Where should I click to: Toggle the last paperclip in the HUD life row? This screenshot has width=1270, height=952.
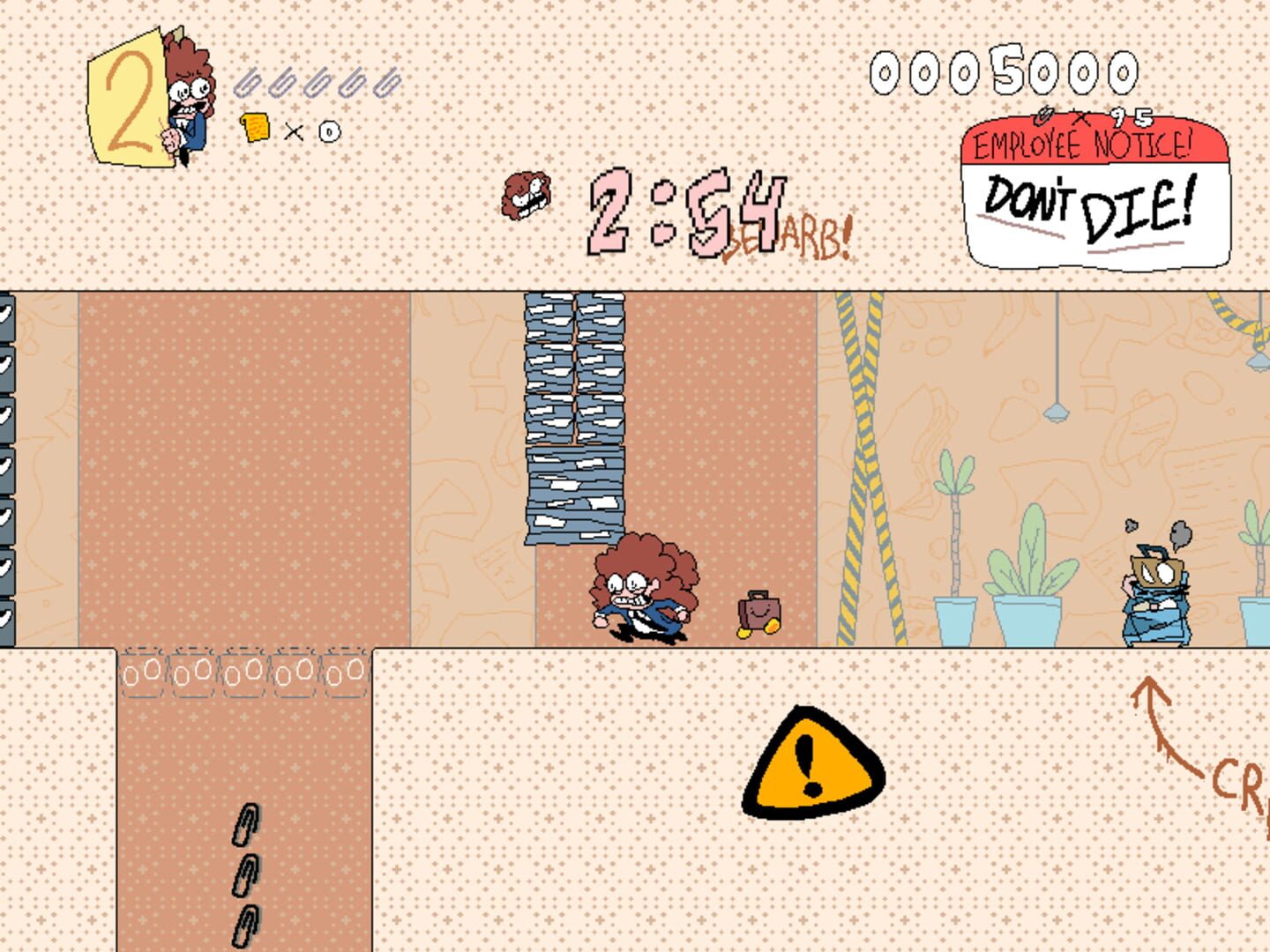tap(386, 81)
